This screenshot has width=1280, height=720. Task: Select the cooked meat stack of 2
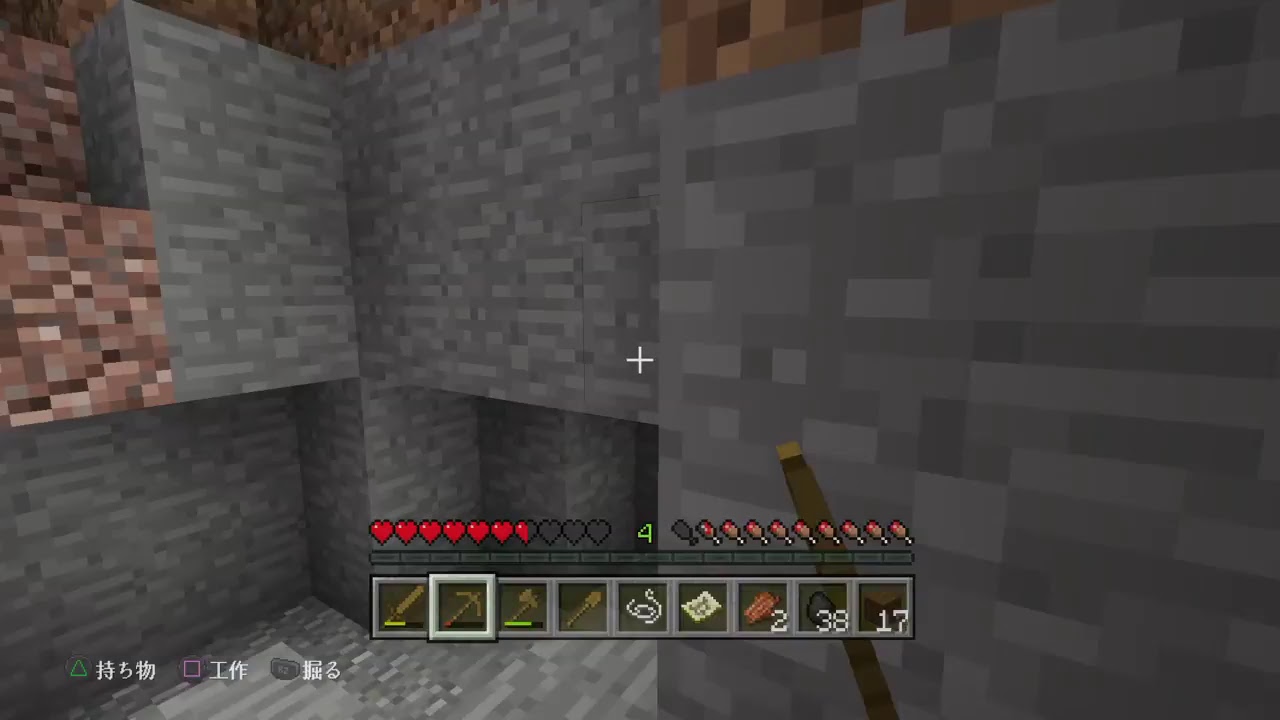coord(761,605)
